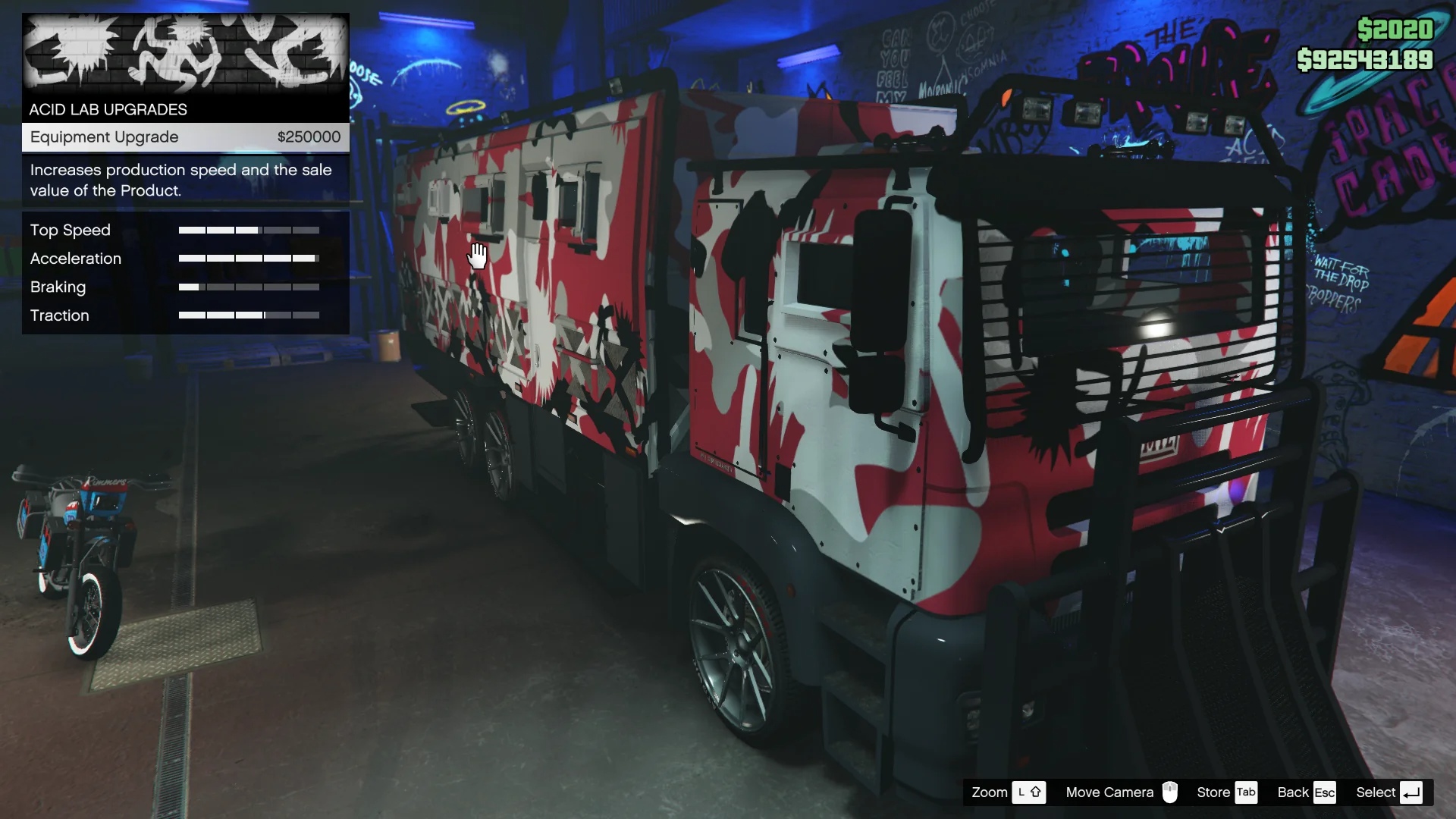Screen dimensions: 1456x819
Task: Click the Zoom label at bottom right
Action: [990, 792]
